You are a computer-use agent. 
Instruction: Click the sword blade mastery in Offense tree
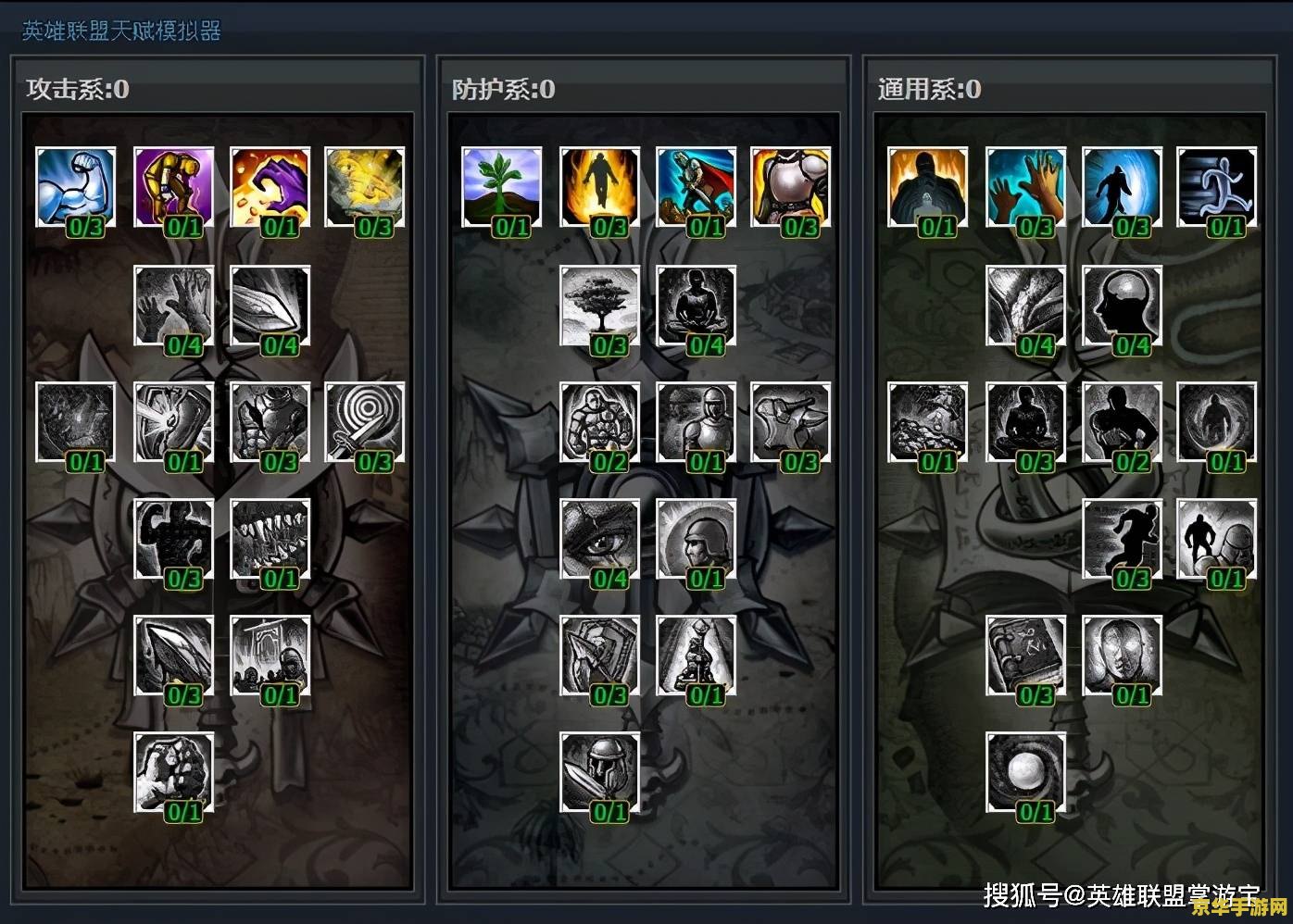click(x=270, y=310)
